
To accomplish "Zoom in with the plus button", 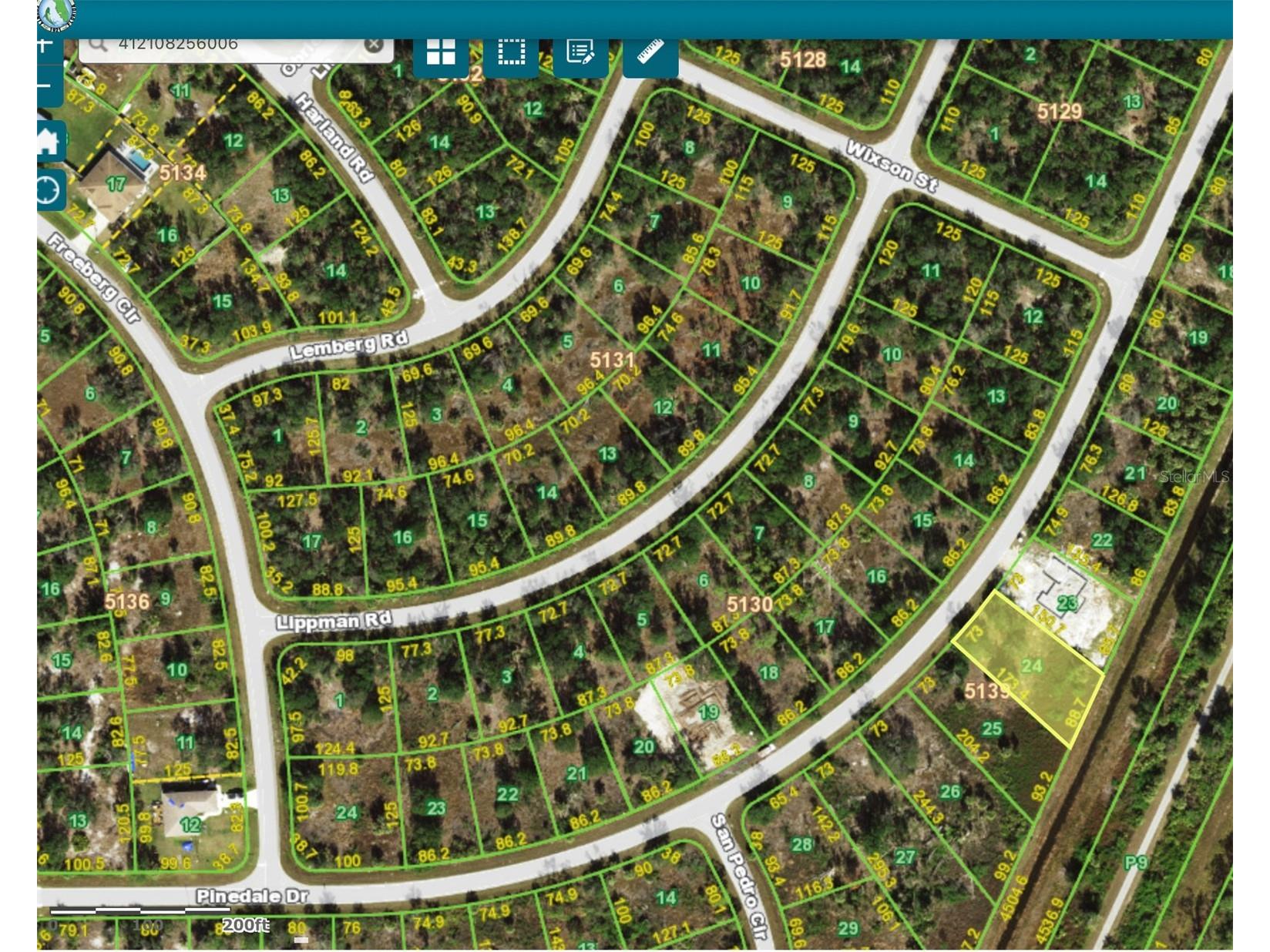I will click(x=46, y=45).
